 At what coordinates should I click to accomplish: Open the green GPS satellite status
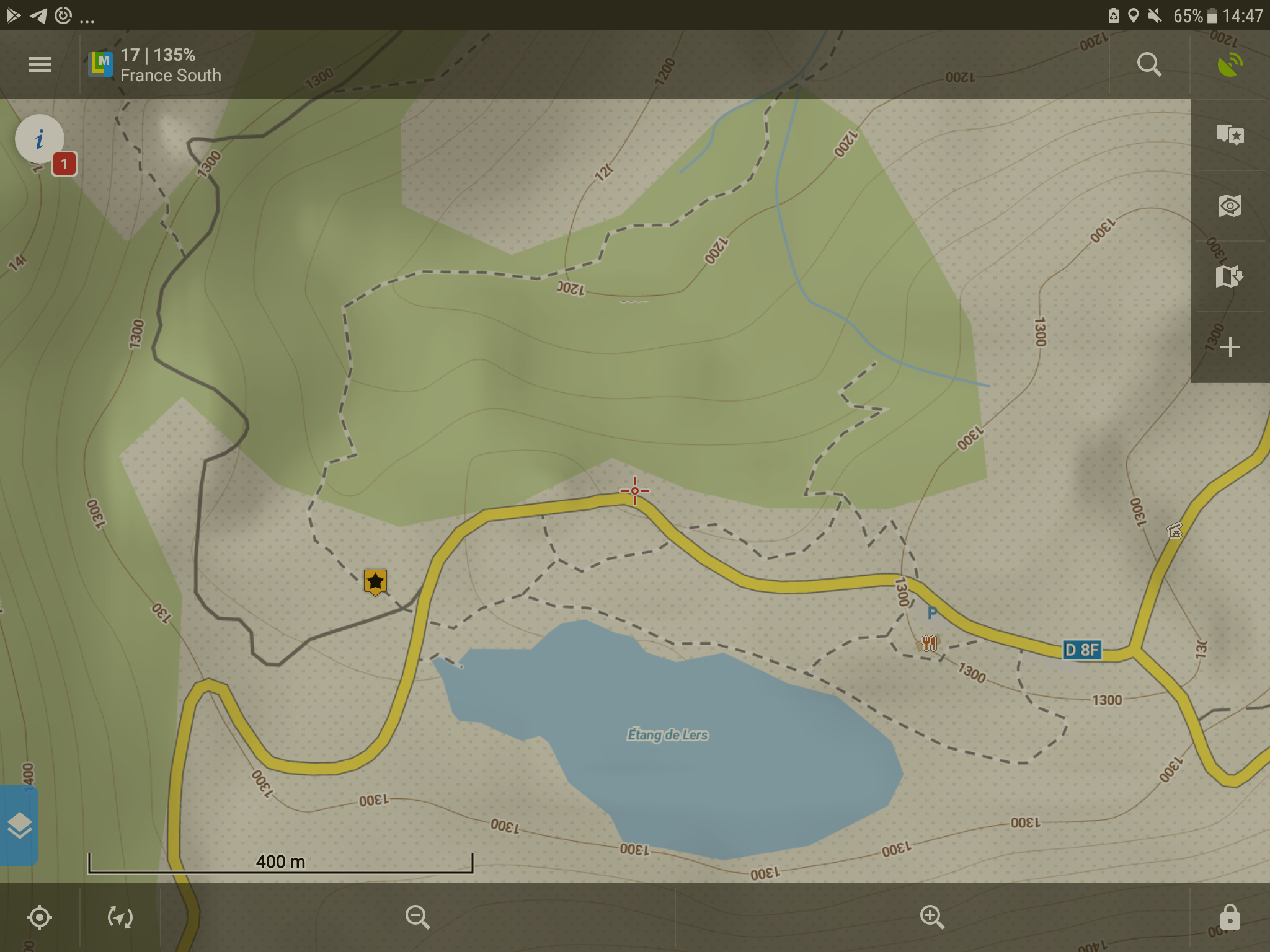pos(1230,64)
